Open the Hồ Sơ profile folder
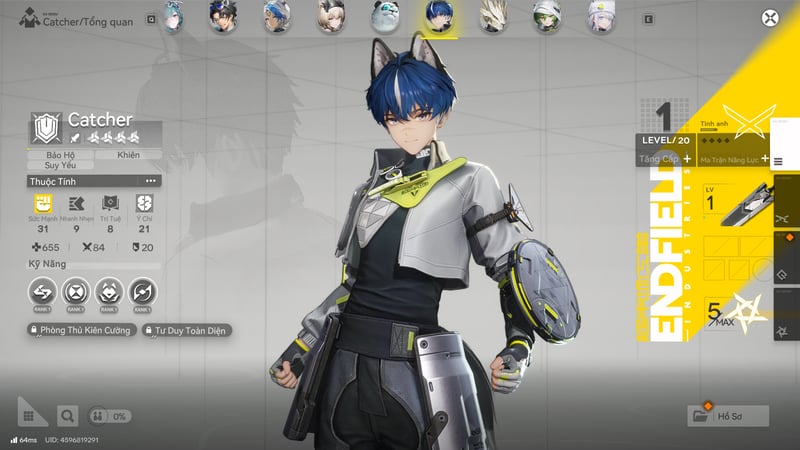The height and width of the screenshot is (450, 800). [728, 415]
